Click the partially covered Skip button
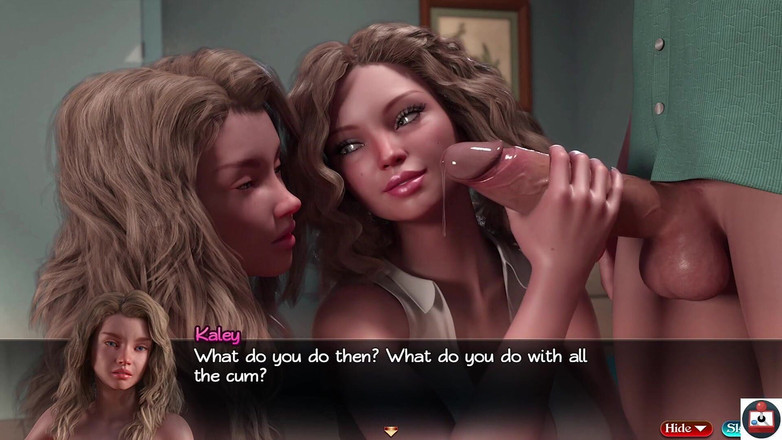This screenshot has width=782, height=440. 731,428
